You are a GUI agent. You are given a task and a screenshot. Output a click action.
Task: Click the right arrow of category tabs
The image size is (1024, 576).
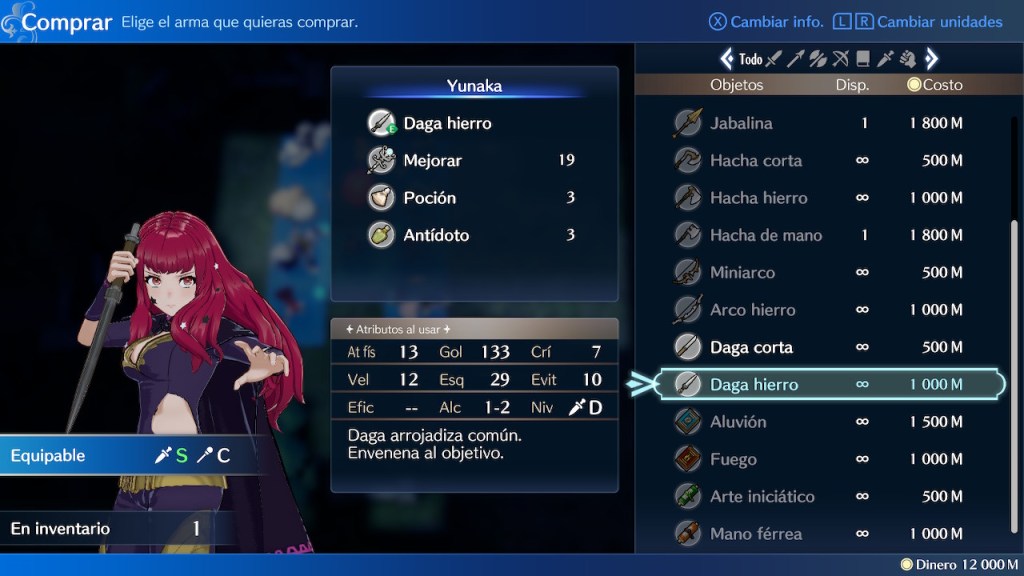[931, 59]
